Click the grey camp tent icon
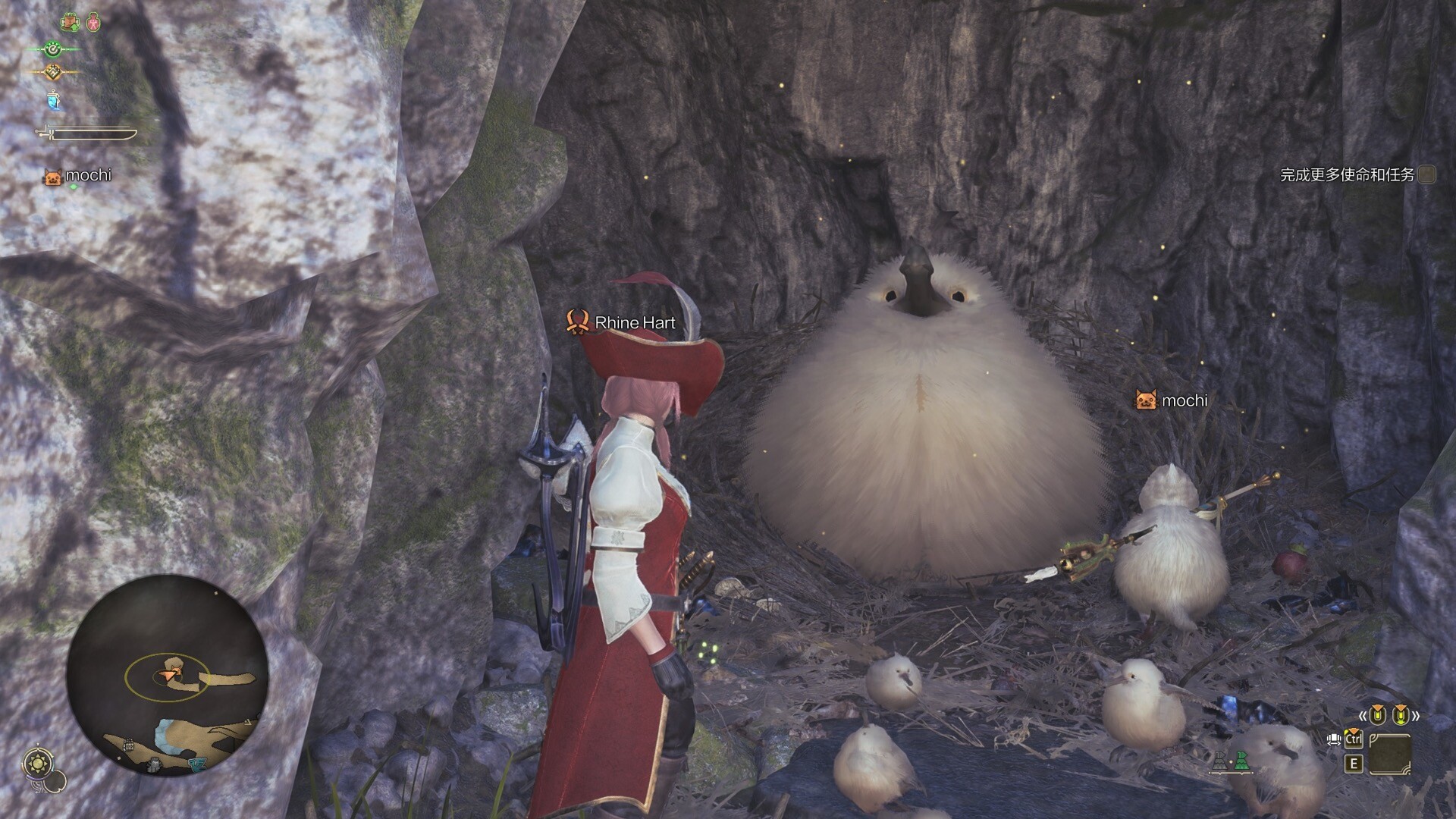 click(1219, 761)
